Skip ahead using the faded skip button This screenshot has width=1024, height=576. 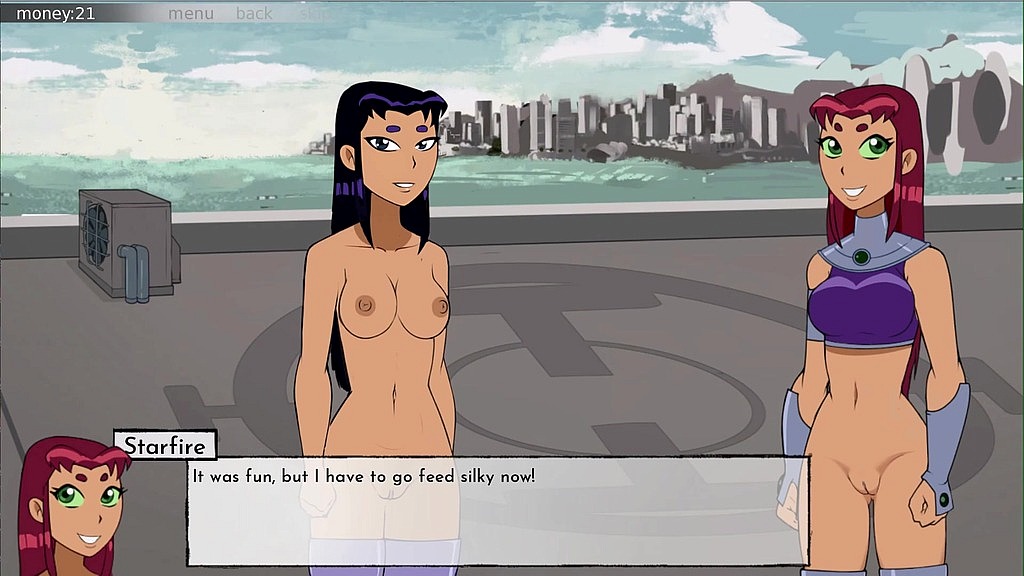(312, 13)
